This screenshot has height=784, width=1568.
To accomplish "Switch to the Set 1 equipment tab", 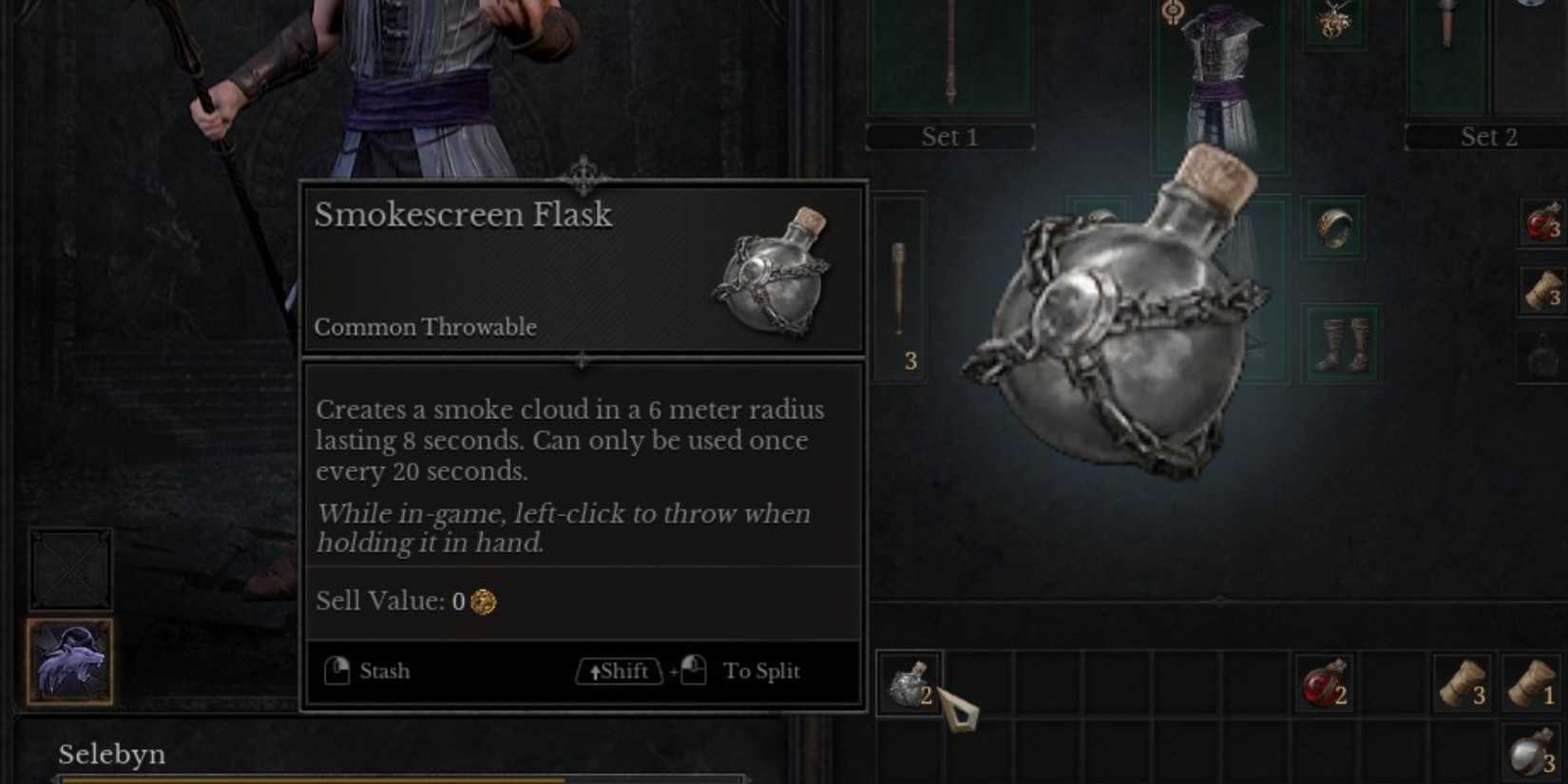I will click(948, 137).
